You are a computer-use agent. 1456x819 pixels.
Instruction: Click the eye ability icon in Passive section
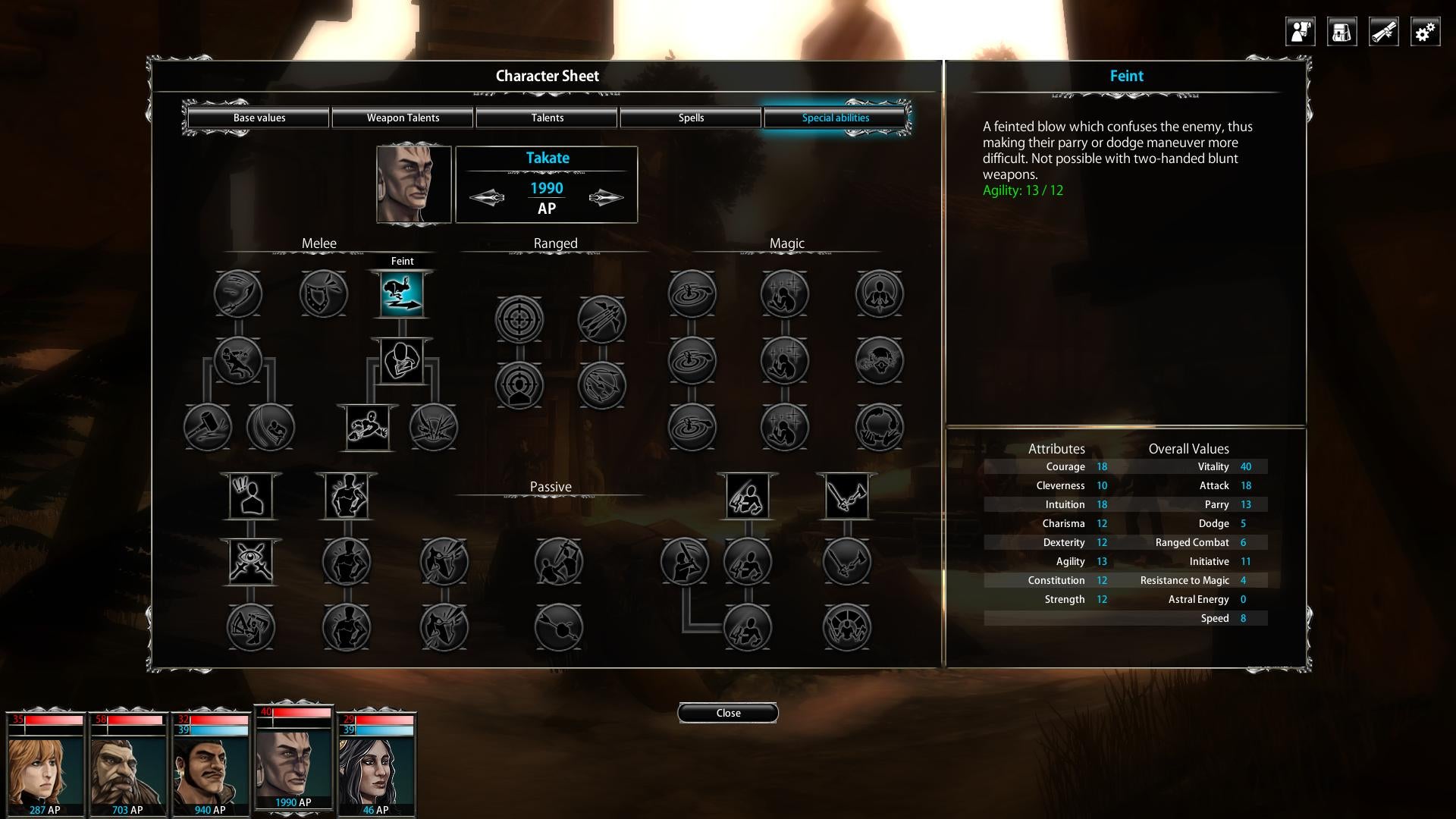point(250,561)
